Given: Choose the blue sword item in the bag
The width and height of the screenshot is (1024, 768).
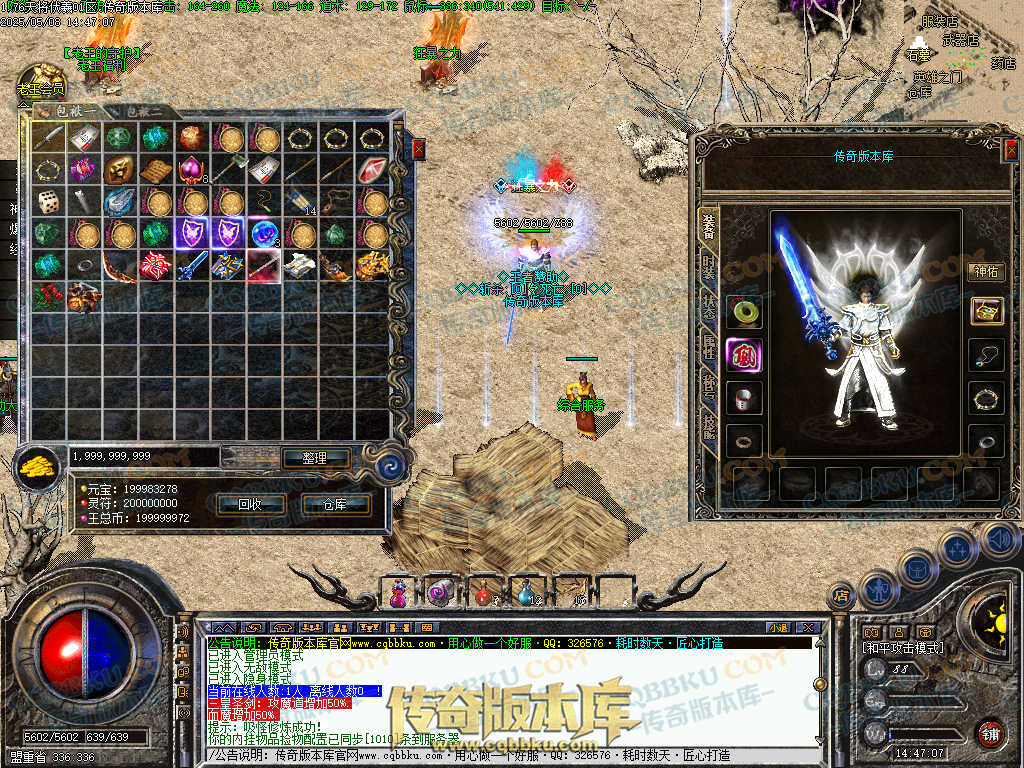Looking at the screenshot, I should (x=191, y=266).
